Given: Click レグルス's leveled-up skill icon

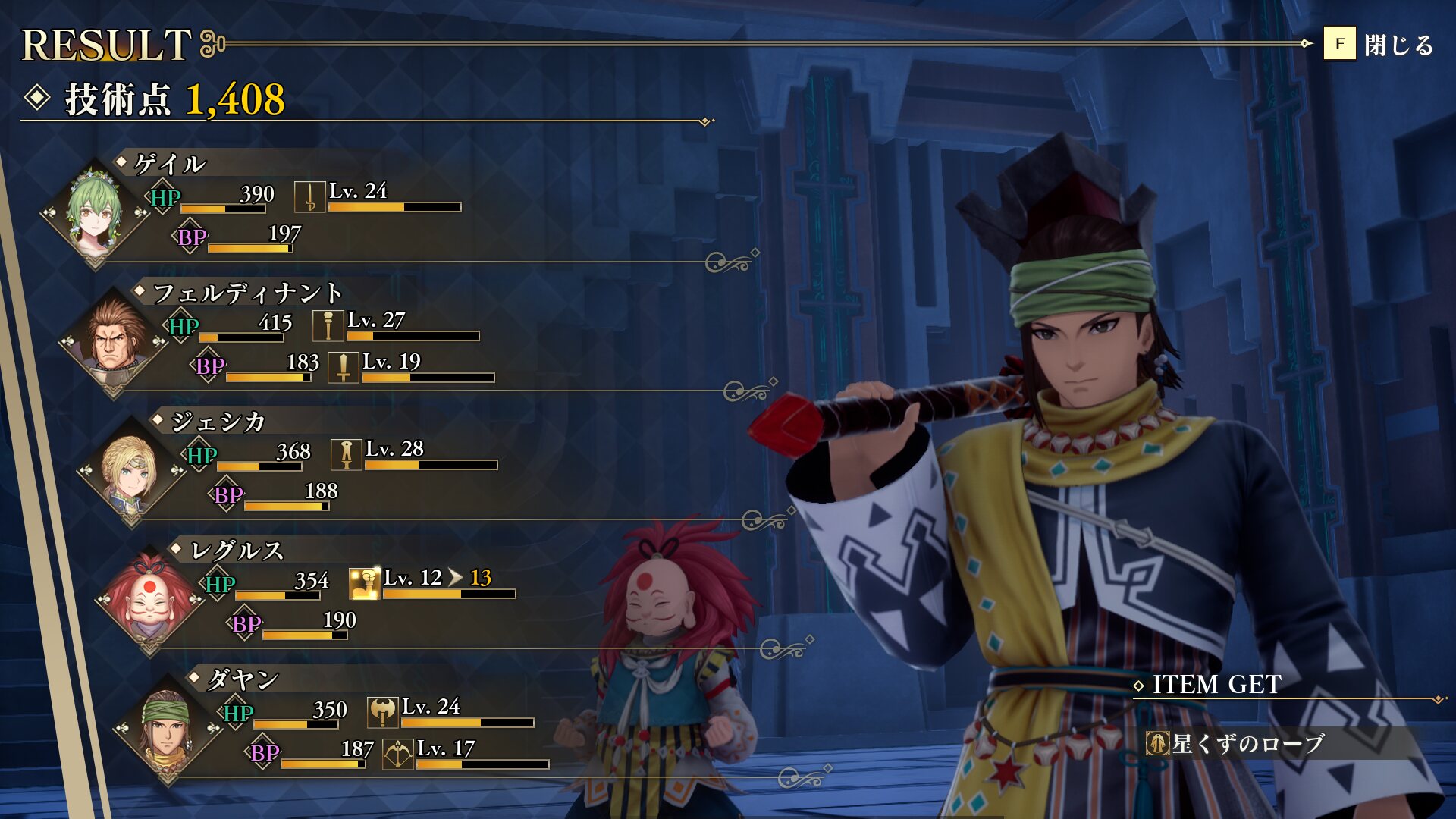Looking at the screenshot, I should 364,584.
